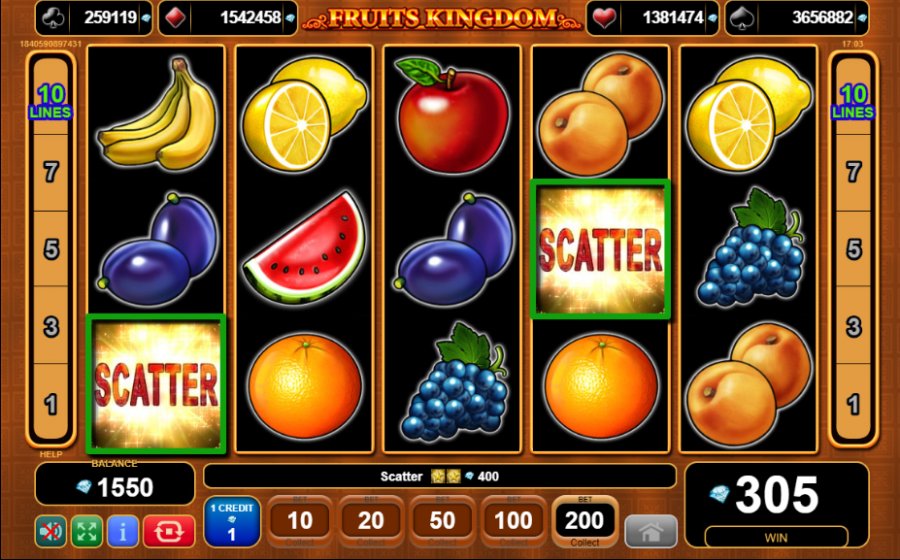The width and height of the screenshot is (900, 560).
Task: Choose the 10 bet button
Action: point(300,521)
